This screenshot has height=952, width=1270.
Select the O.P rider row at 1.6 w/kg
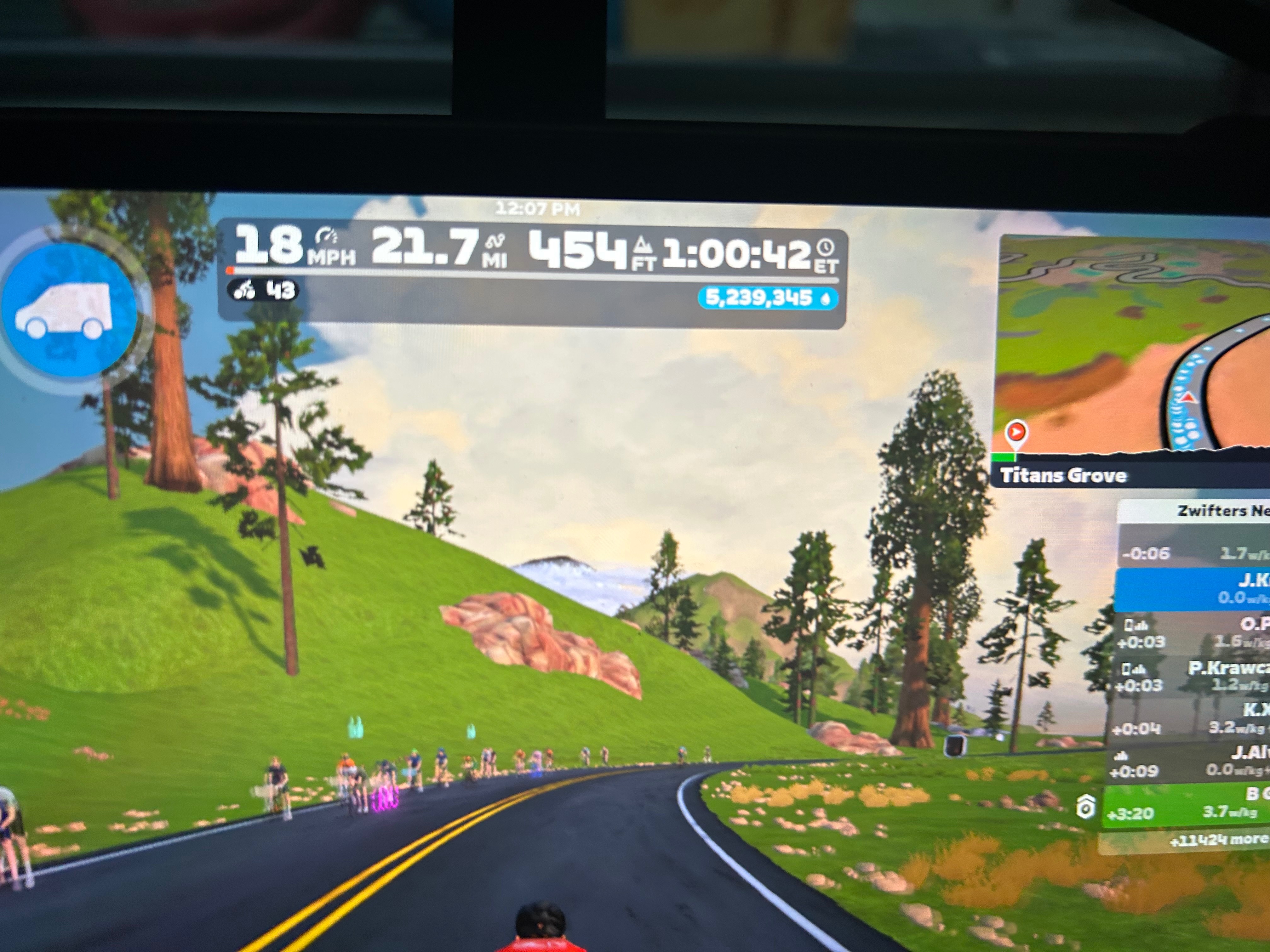click(1191, 632)
